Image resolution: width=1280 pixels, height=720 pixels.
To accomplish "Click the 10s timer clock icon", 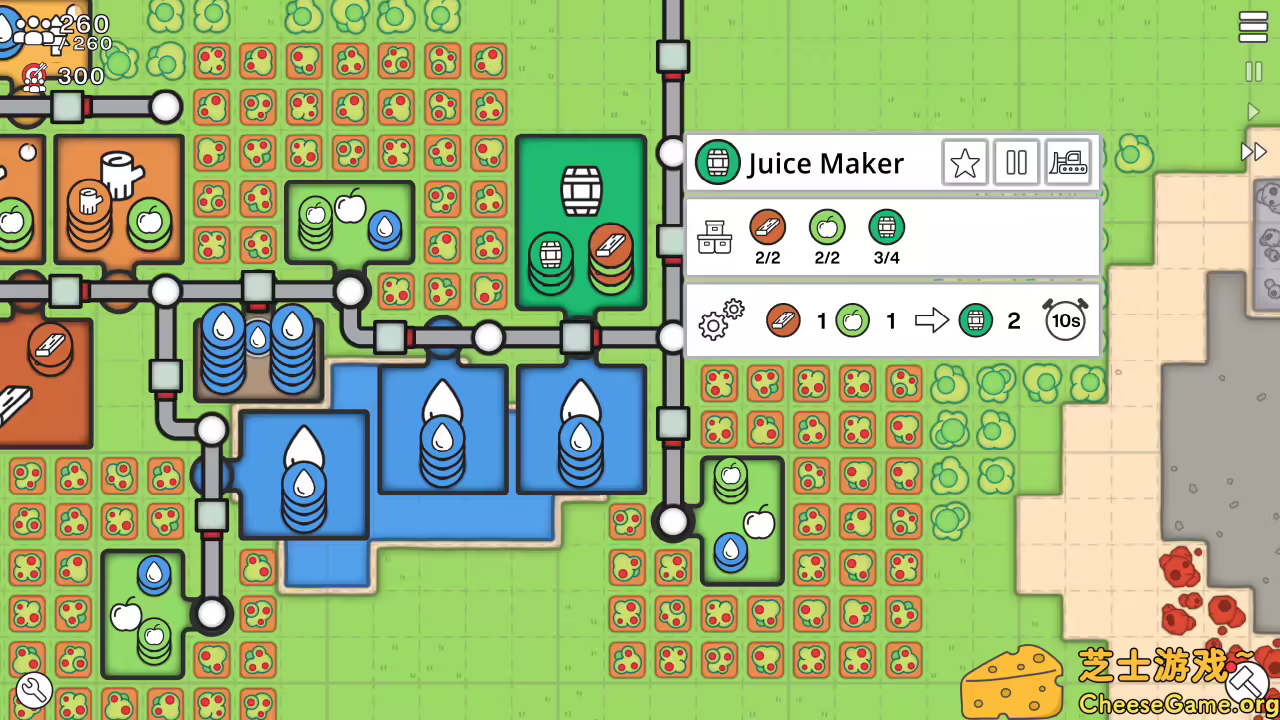I will (x=1065, y=320).
